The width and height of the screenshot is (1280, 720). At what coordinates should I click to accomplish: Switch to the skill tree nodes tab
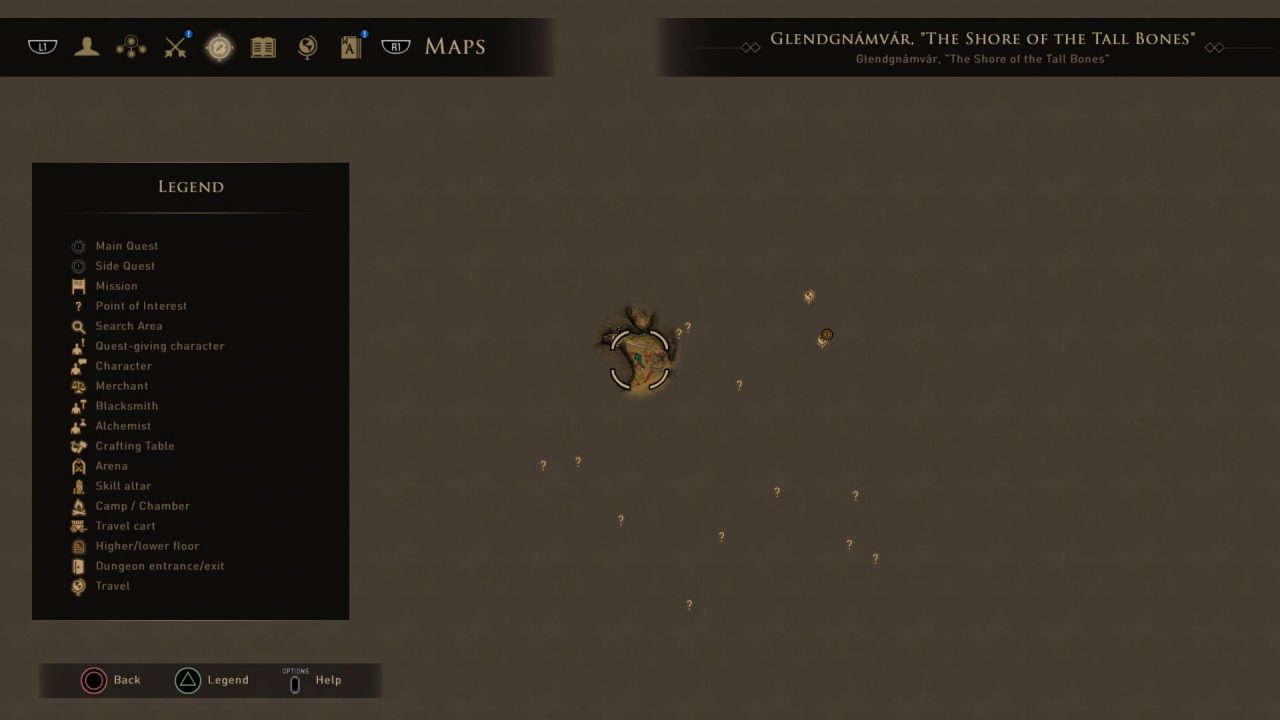click(131, 47)
